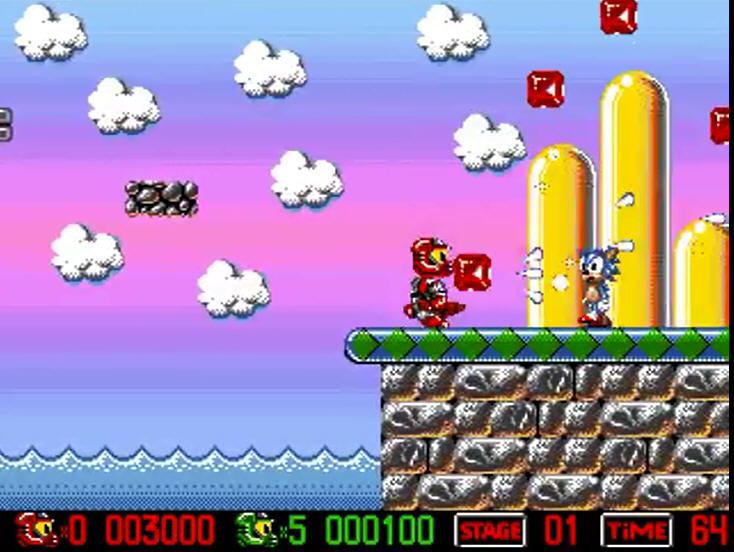Image resolution: width=734 pixels, height=552 pixels.
Task: Select the green player two lives icon
Action: coord(255,529)
